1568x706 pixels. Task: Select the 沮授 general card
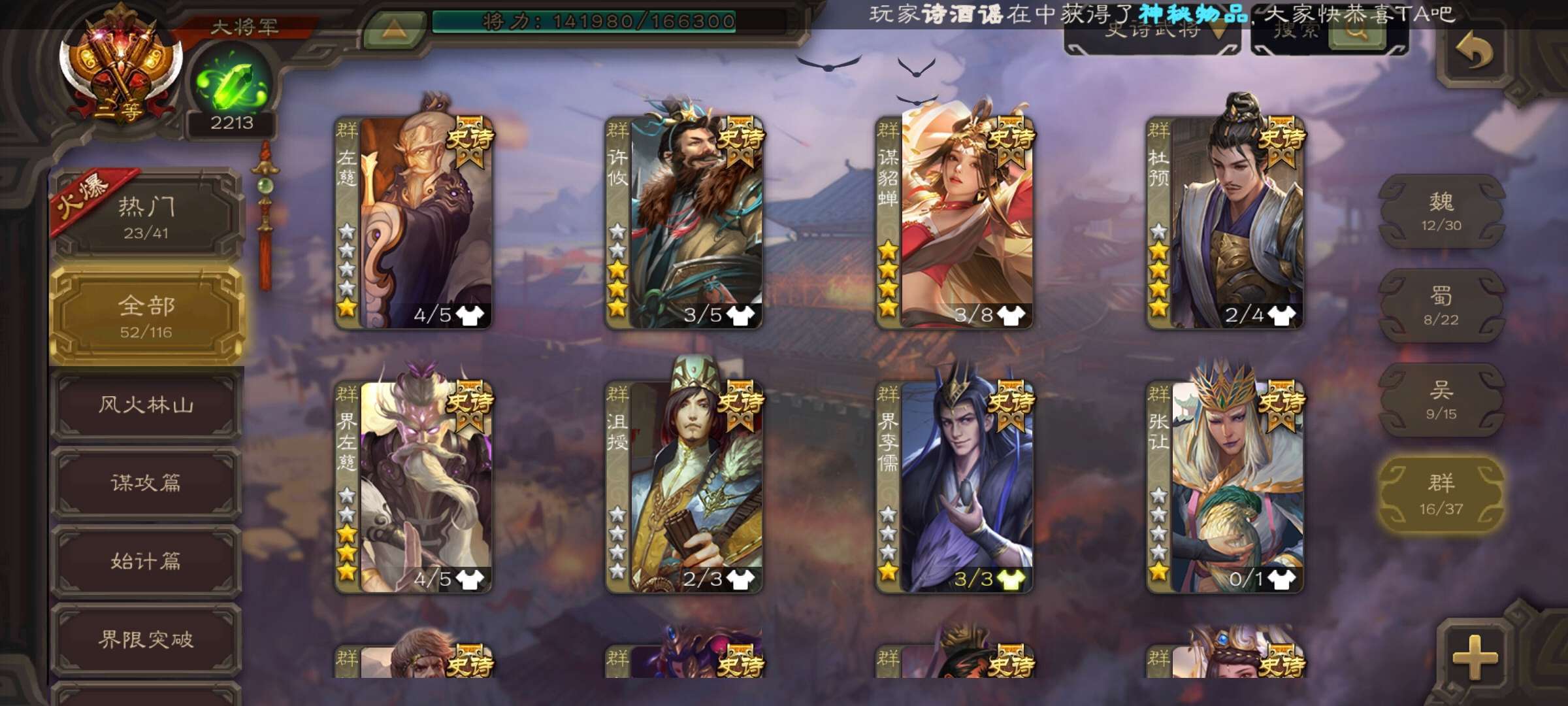[684, 487]
